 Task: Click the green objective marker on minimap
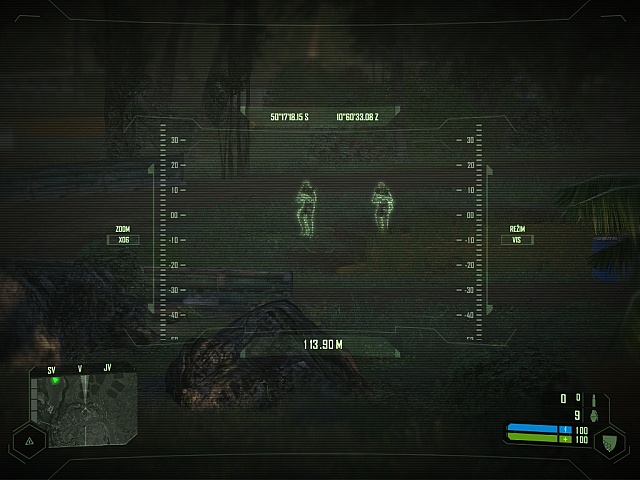click(x=55, y=381)
